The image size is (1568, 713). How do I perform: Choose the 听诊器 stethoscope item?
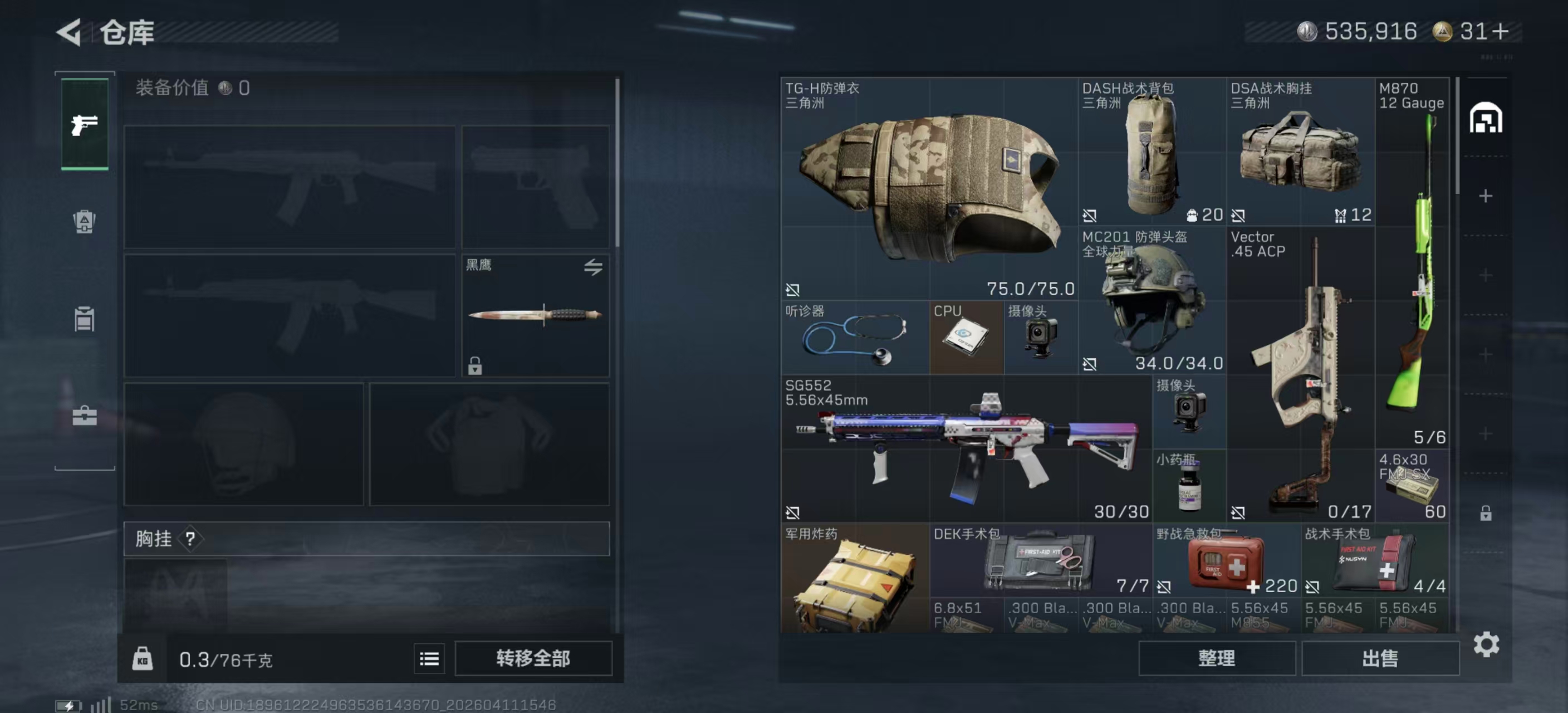pyautogui.click(x=855, y=338)
